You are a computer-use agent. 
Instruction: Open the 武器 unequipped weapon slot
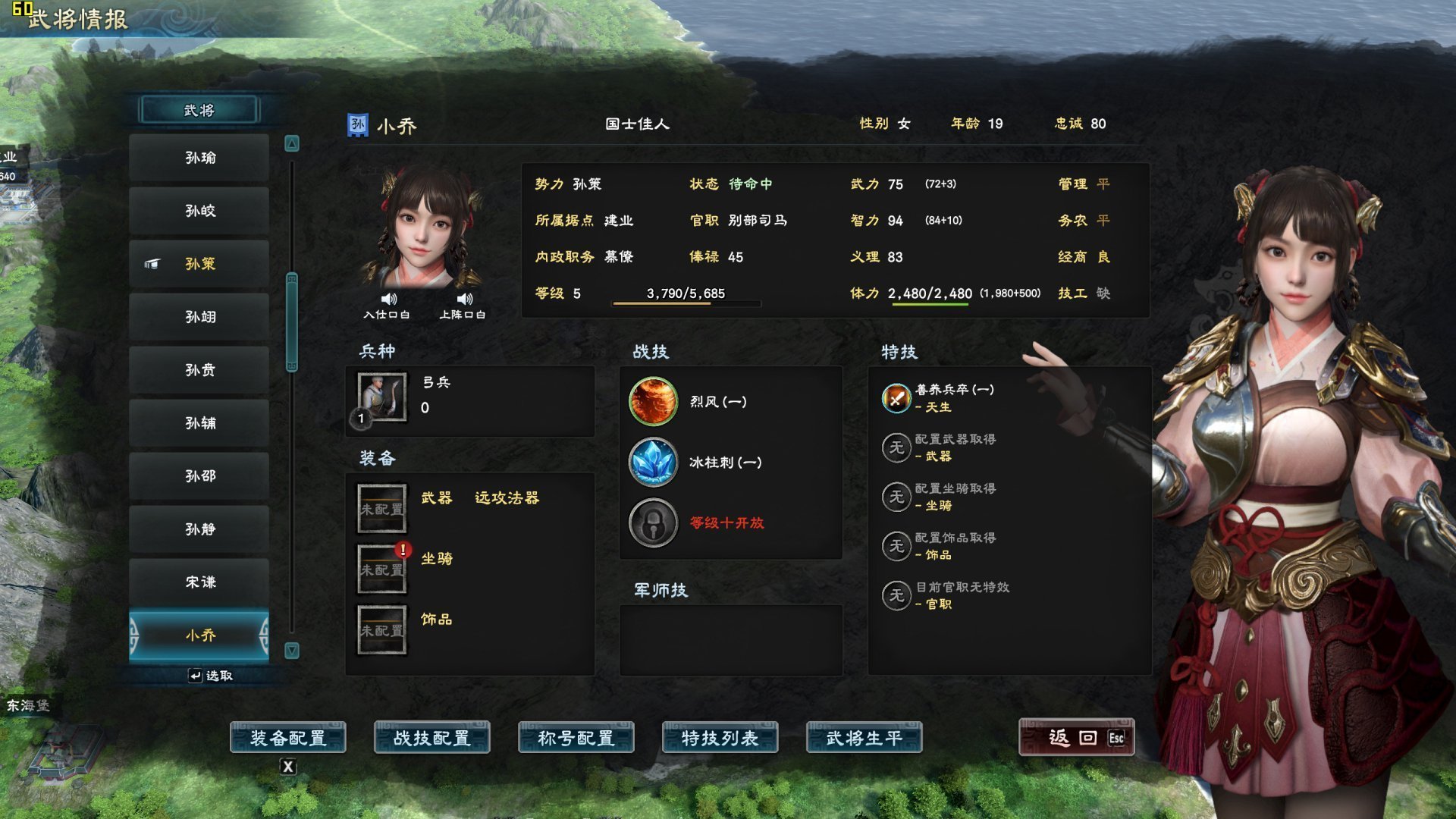click(x=381, y=508)
